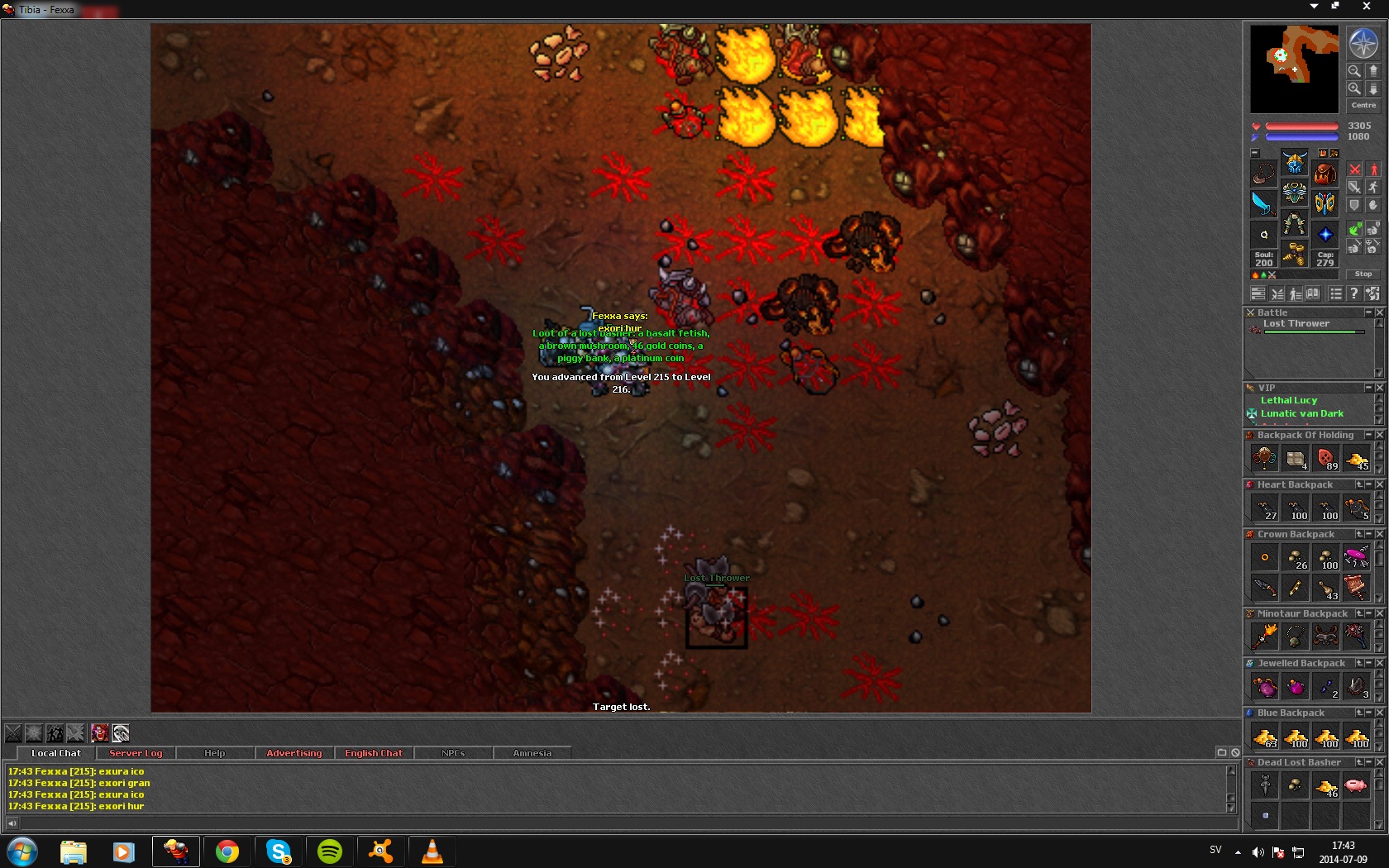Select Lunatic van Dark in VIP list
The image size is (1389, 868).
click(1301, 413)
